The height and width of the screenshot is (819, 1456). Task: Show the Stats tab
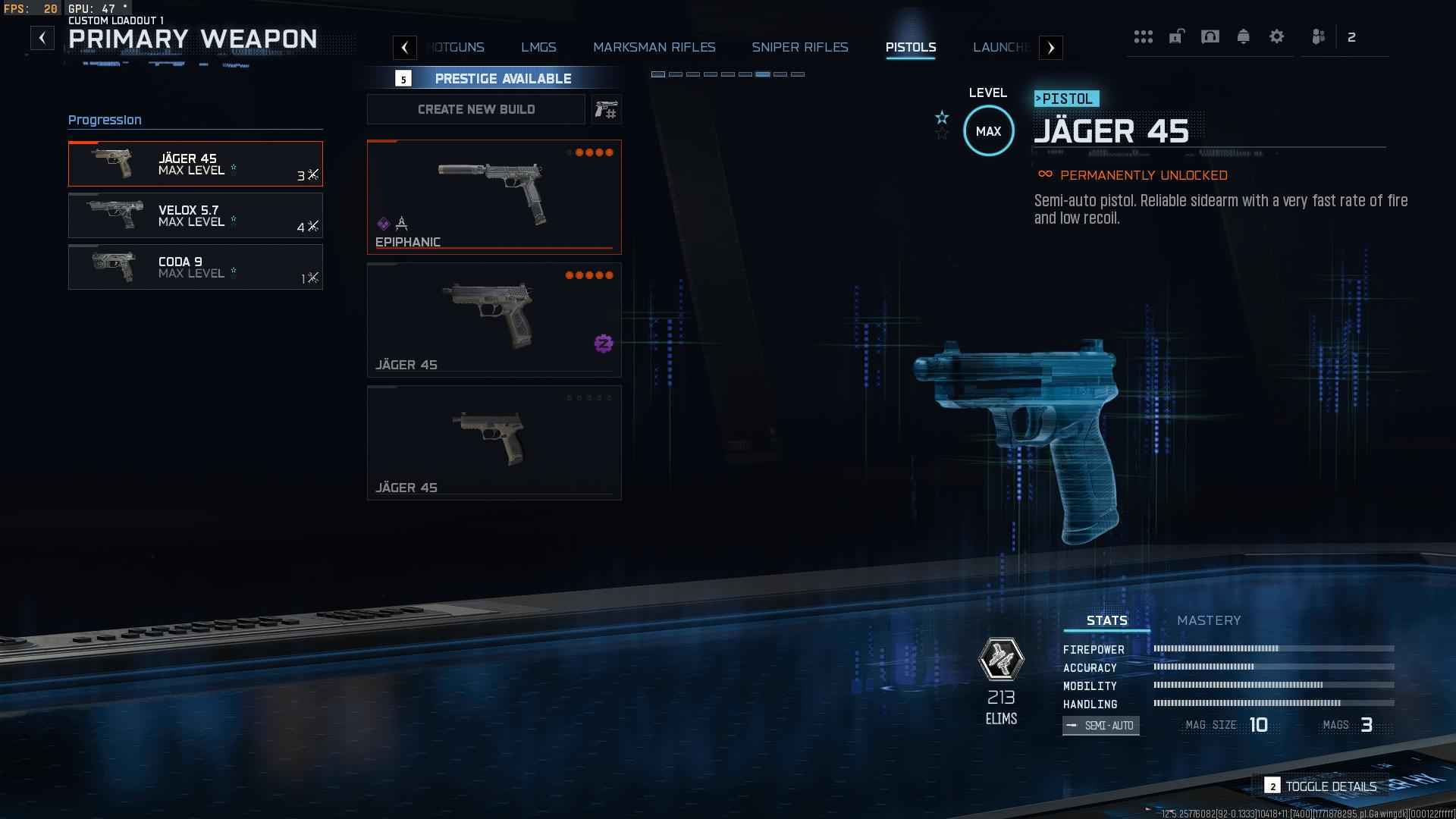1106,620
